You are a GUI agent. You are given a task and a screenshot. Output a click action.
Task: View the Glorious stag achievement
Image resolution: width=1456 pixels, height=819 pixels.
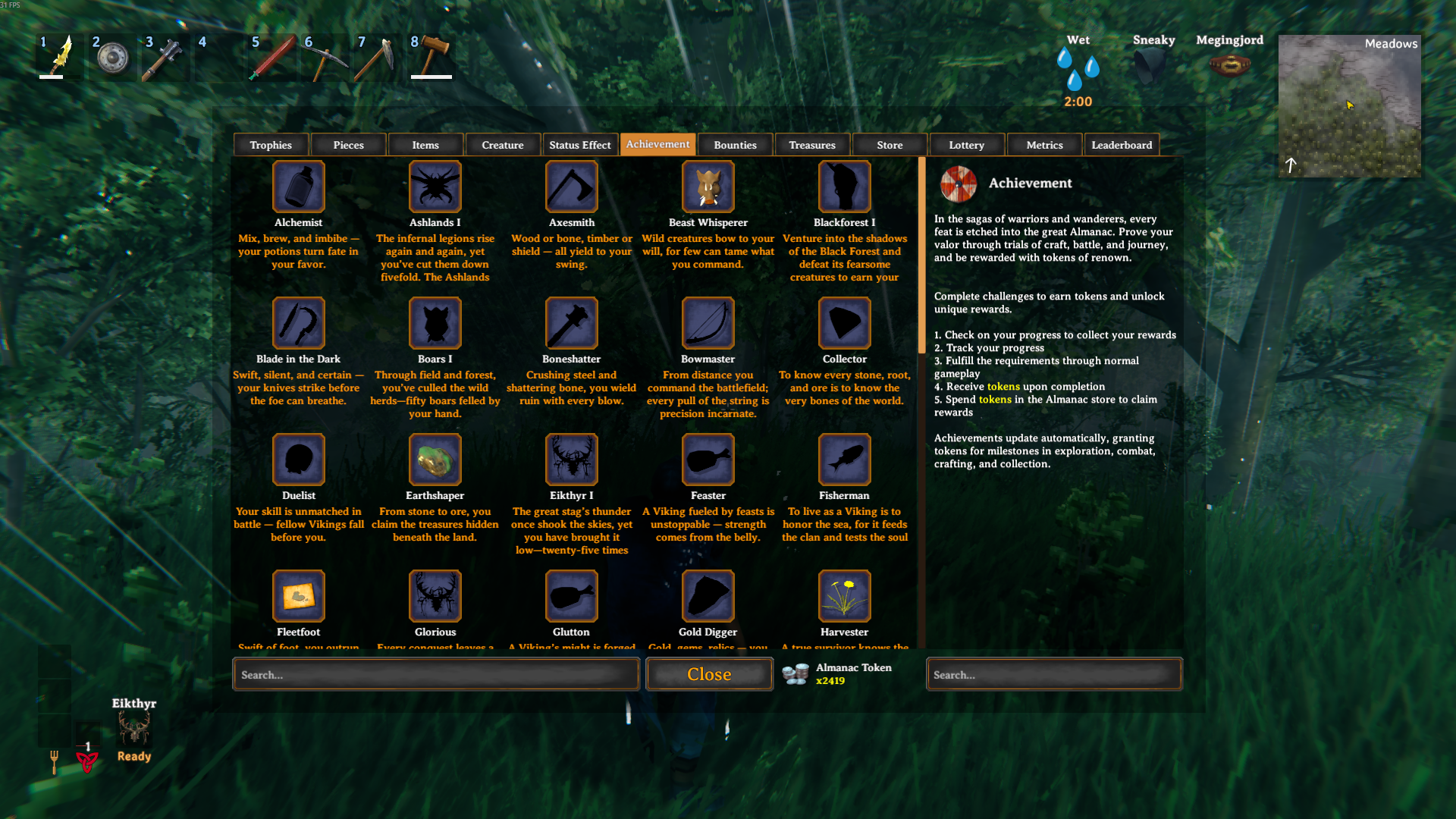tap(435, 595)
